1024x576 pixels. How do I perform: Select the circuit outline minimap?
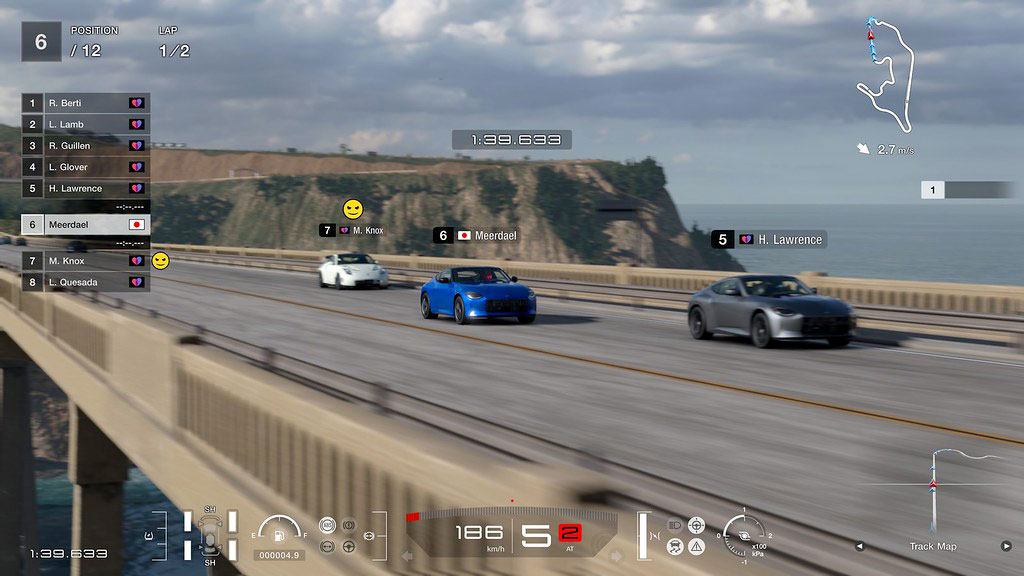tap(885, 75)
